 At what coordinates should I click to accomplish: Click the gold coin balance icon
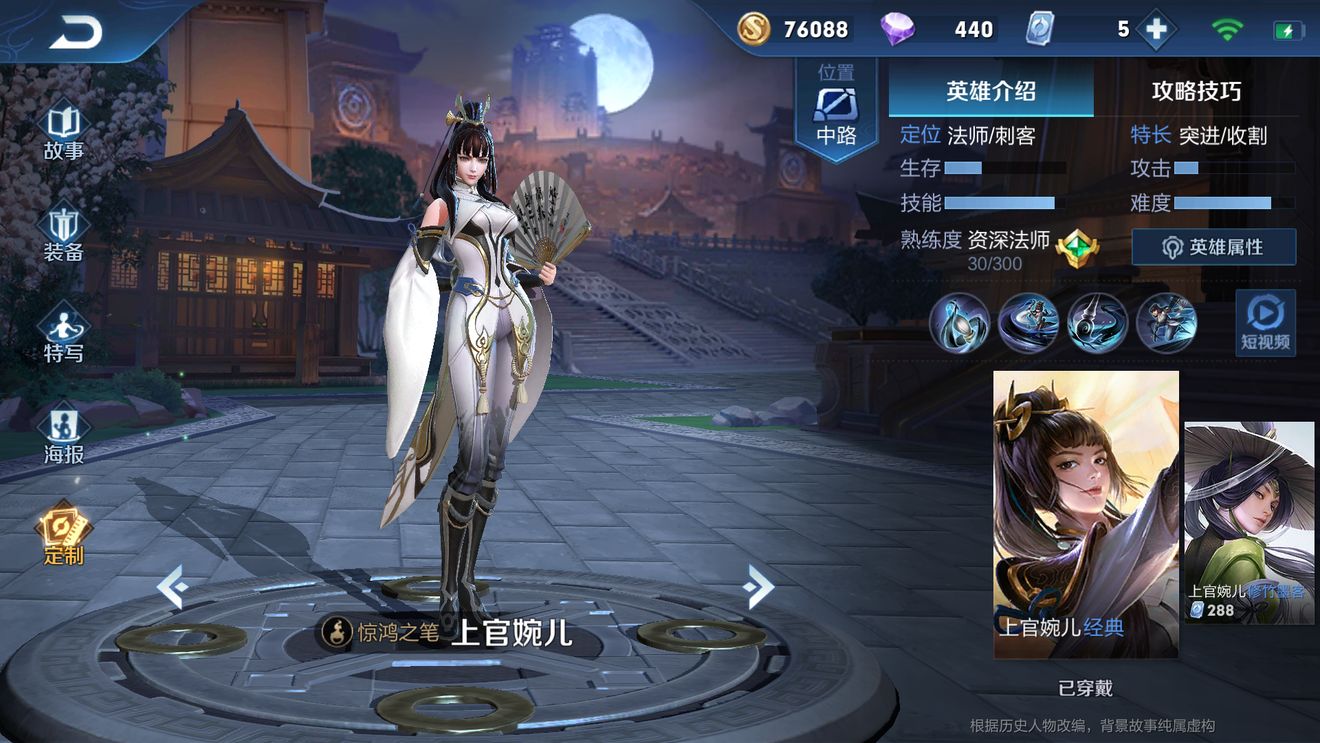coord(753,29)
